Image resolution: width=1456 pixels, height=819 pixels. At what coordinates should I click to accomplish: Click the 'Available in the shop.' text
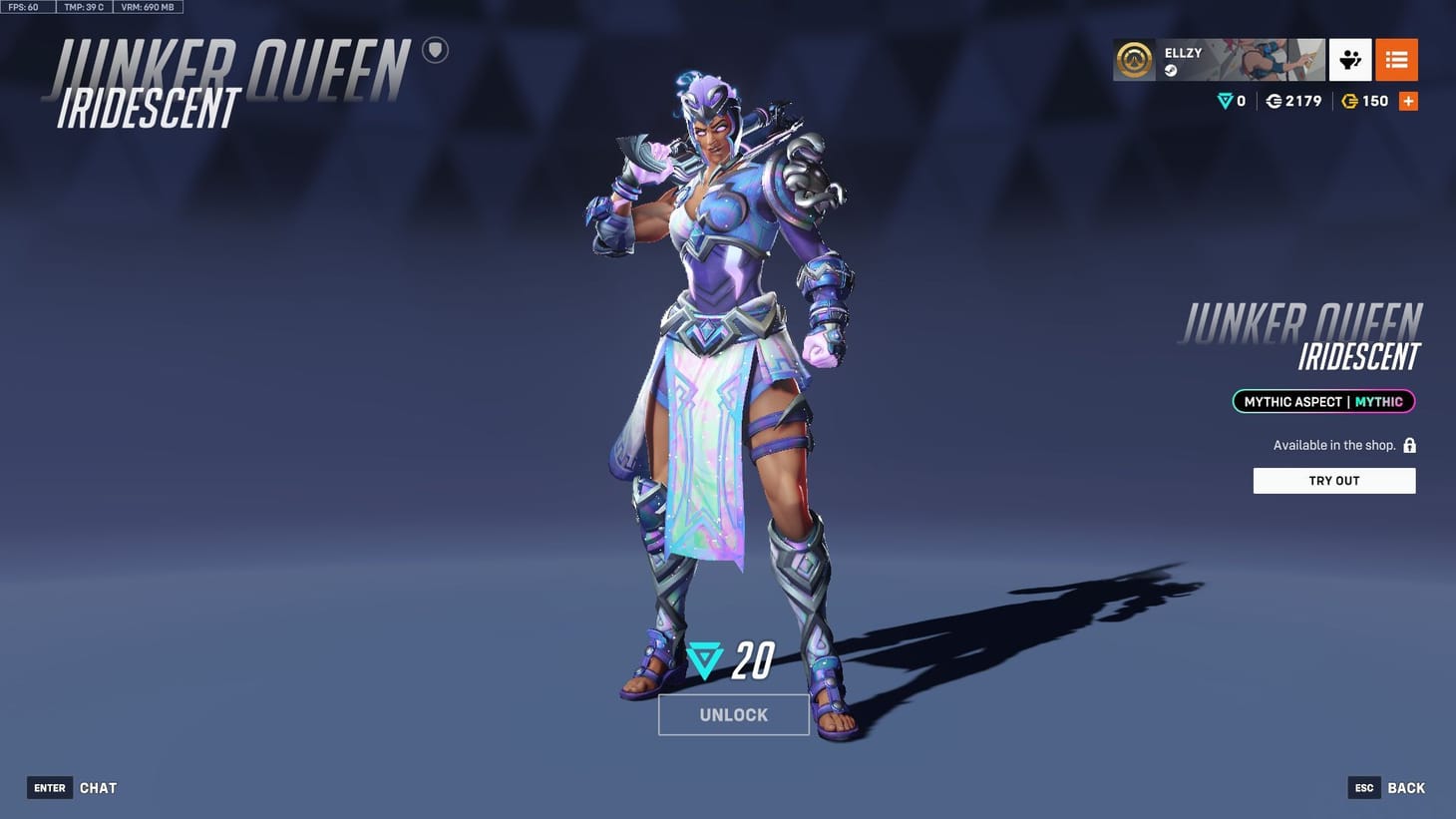pyautogui.click(x=1333, y=445)
